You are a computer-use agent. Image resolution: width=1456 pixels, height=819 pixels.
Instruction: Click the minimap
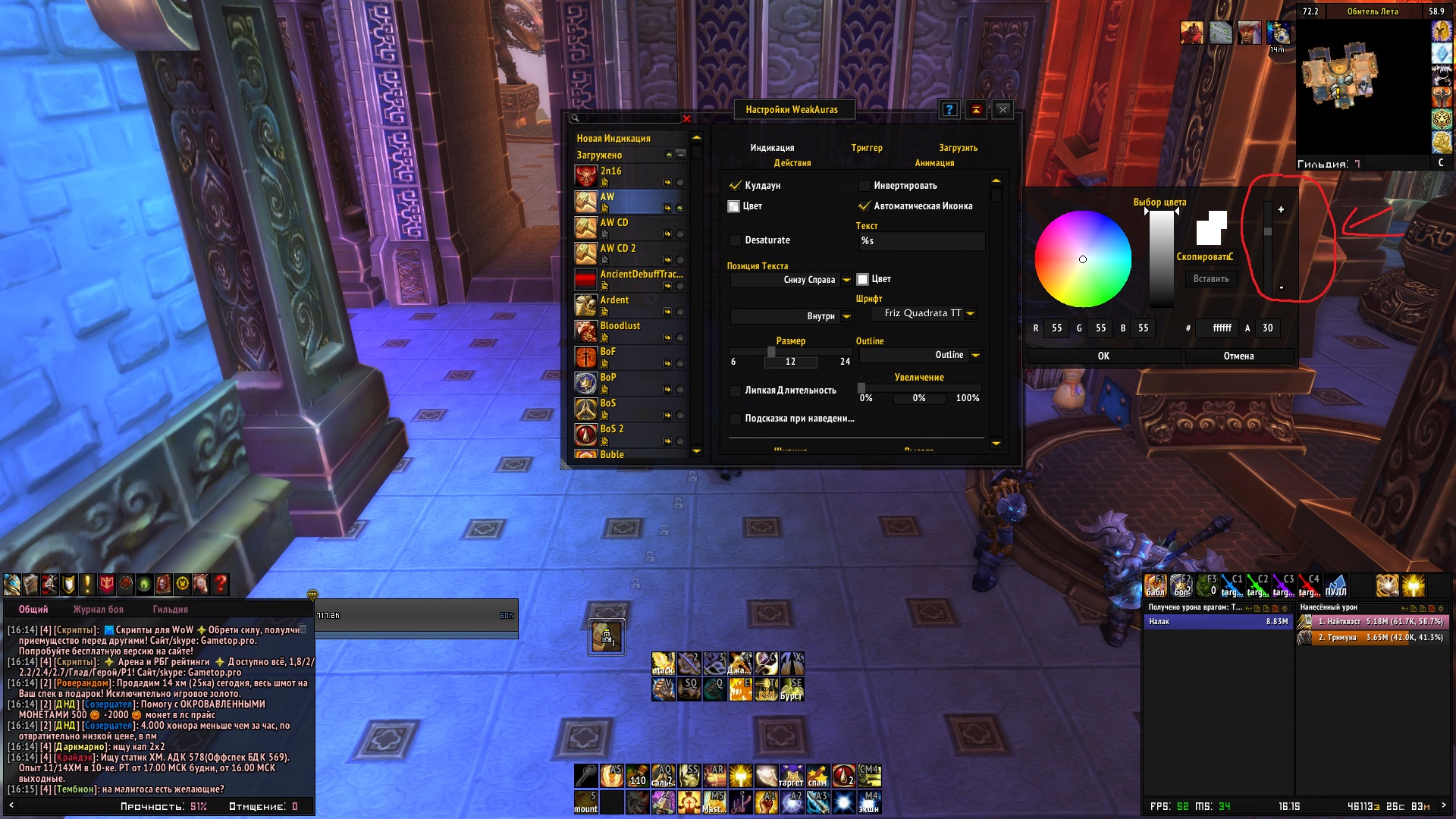click(x=1361, y=83)
